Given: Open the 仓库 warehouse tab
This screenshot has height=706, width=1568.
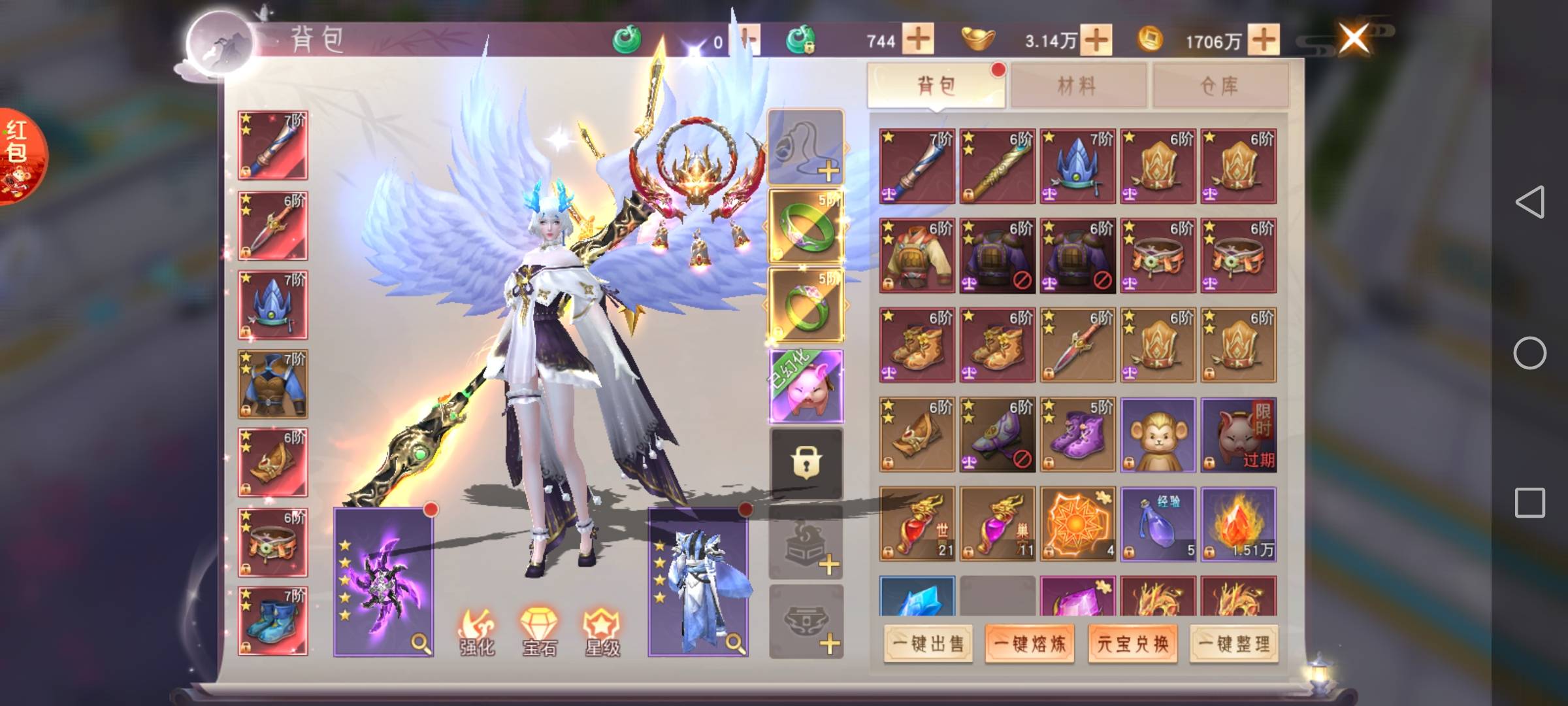Looking at the screenshot, I should (x=1219, y=86).
